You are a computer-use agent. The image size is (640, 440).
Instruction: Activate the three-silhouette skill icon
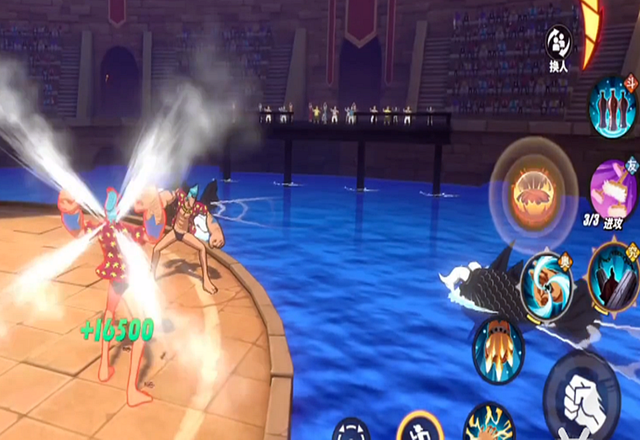[613, 106]
